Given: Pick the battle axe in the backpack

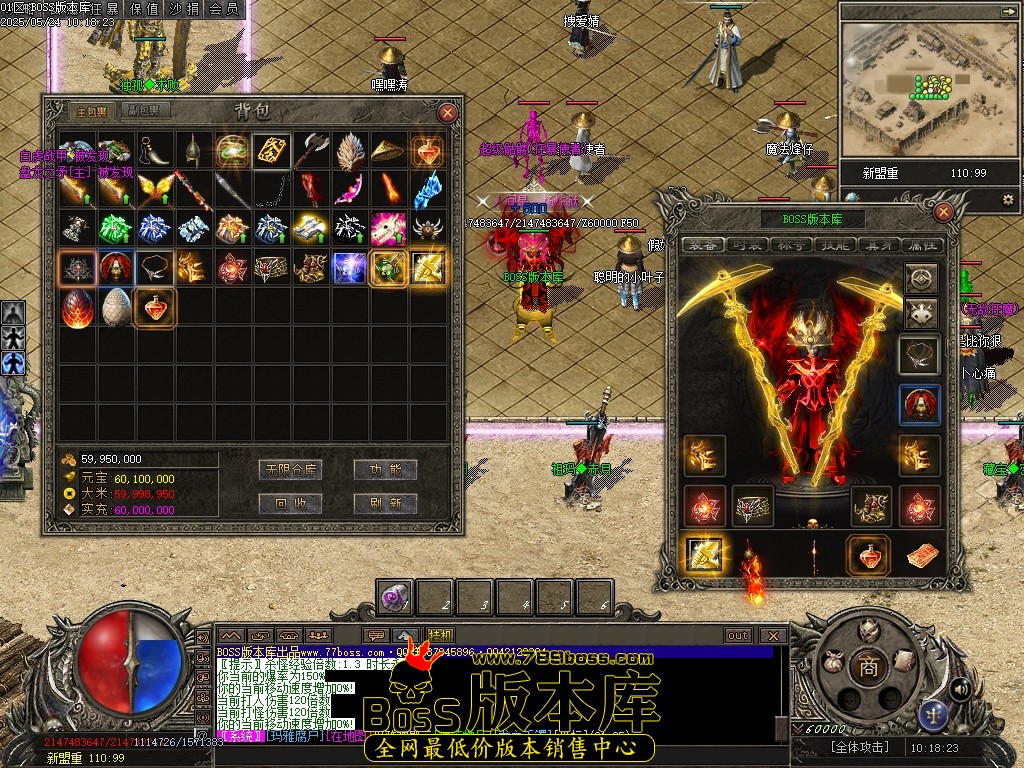Looking at the screenshot, I should [311, 151].
